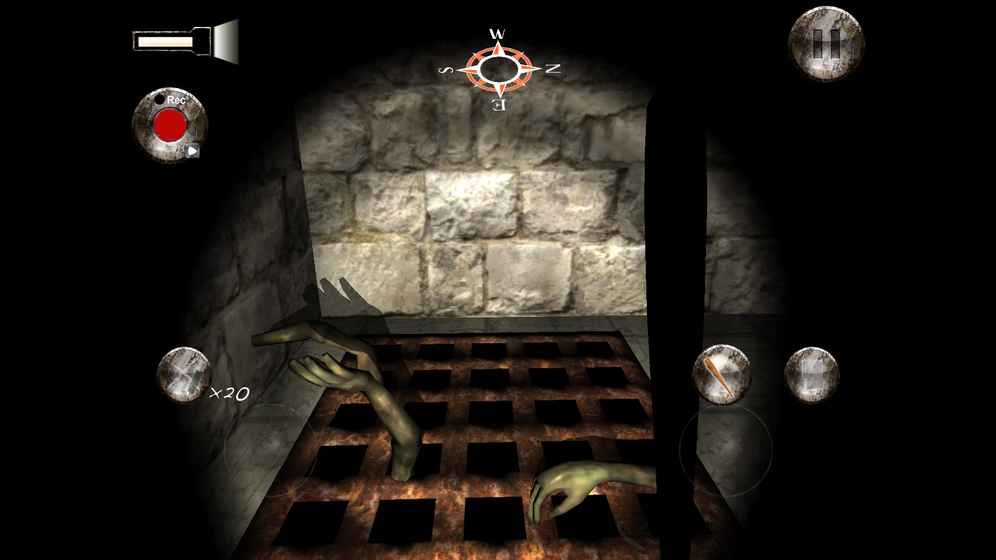Tap the faint circular look joystick
996x560 pixels.
pyautogui.click(x=725, y=449)
